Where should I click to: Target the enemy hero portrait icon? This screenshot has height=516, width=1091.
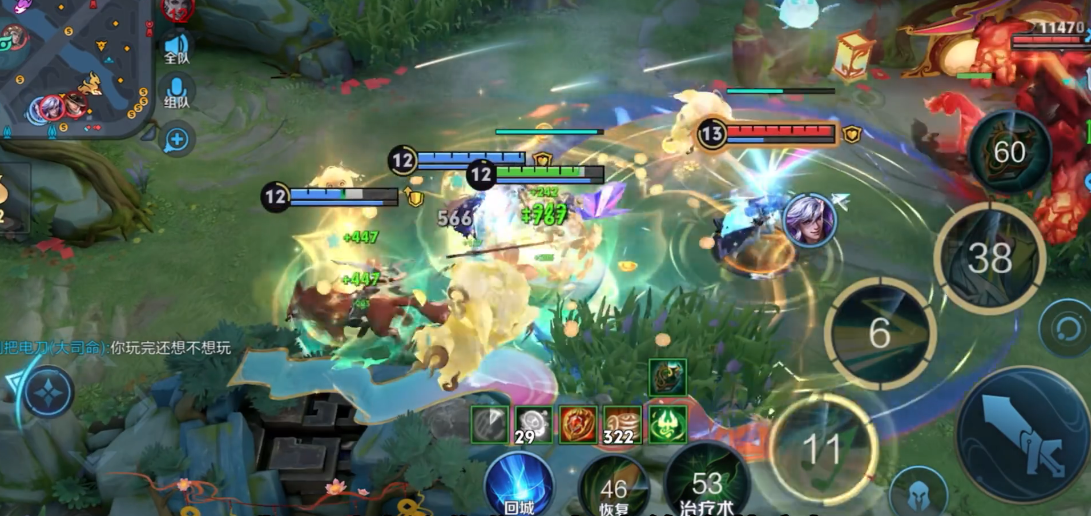coord(809,220)
